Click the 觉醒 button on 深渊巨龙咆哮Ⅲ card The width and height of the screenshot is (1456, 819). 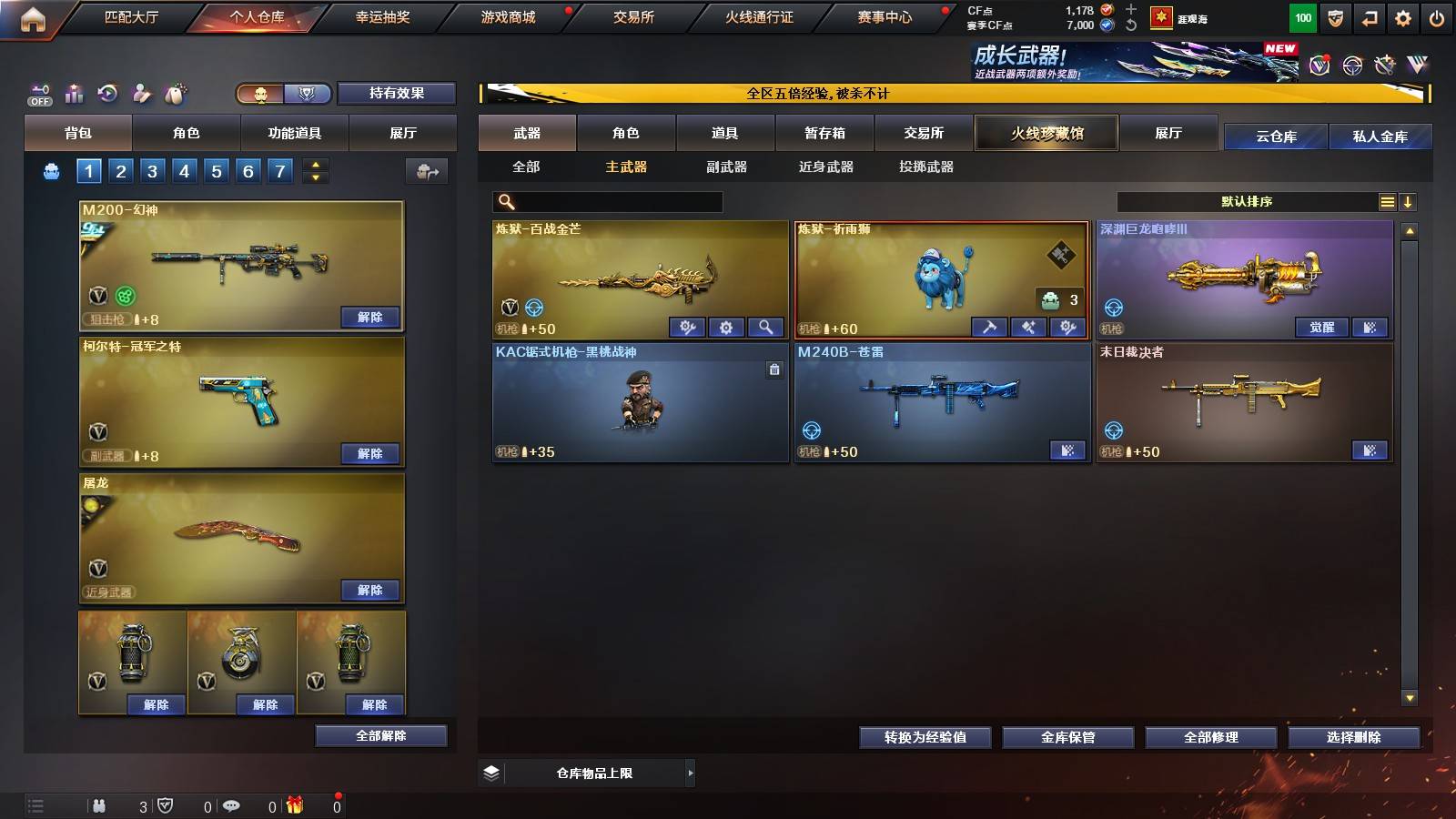(1321, 328)
